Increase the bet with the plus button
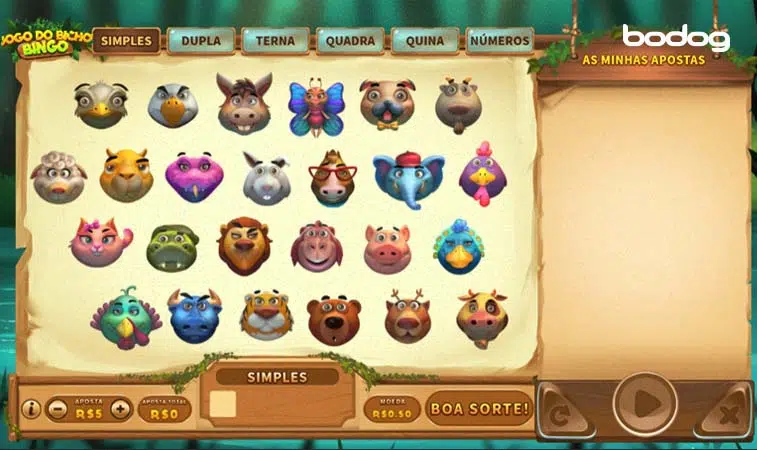The image size is (757, 450). [120, 409]
